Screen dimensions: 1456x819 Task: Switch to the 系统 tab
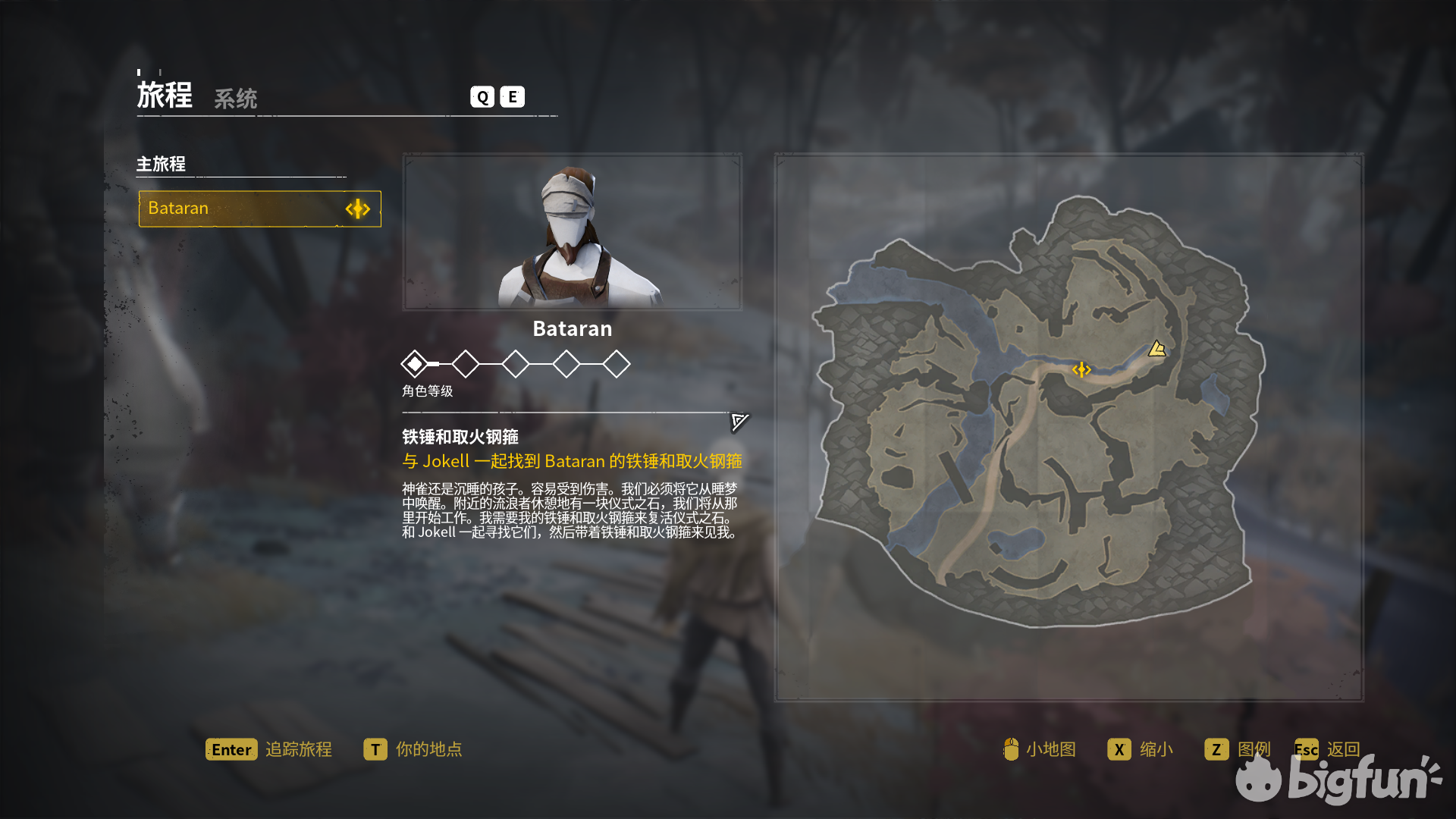click(235, 99)
